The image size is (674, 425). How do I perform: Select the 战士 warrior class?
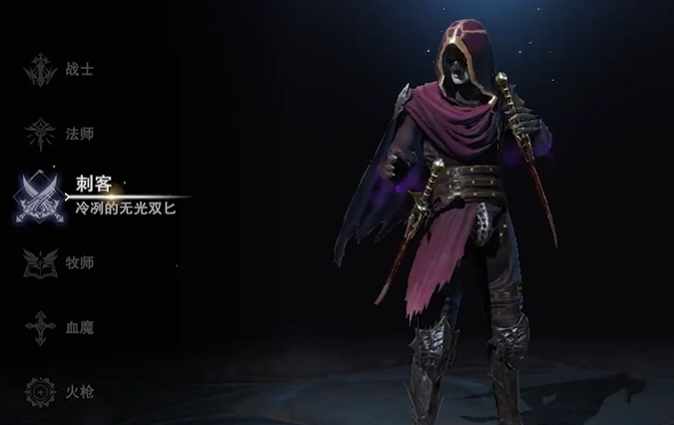pos(60,70)
